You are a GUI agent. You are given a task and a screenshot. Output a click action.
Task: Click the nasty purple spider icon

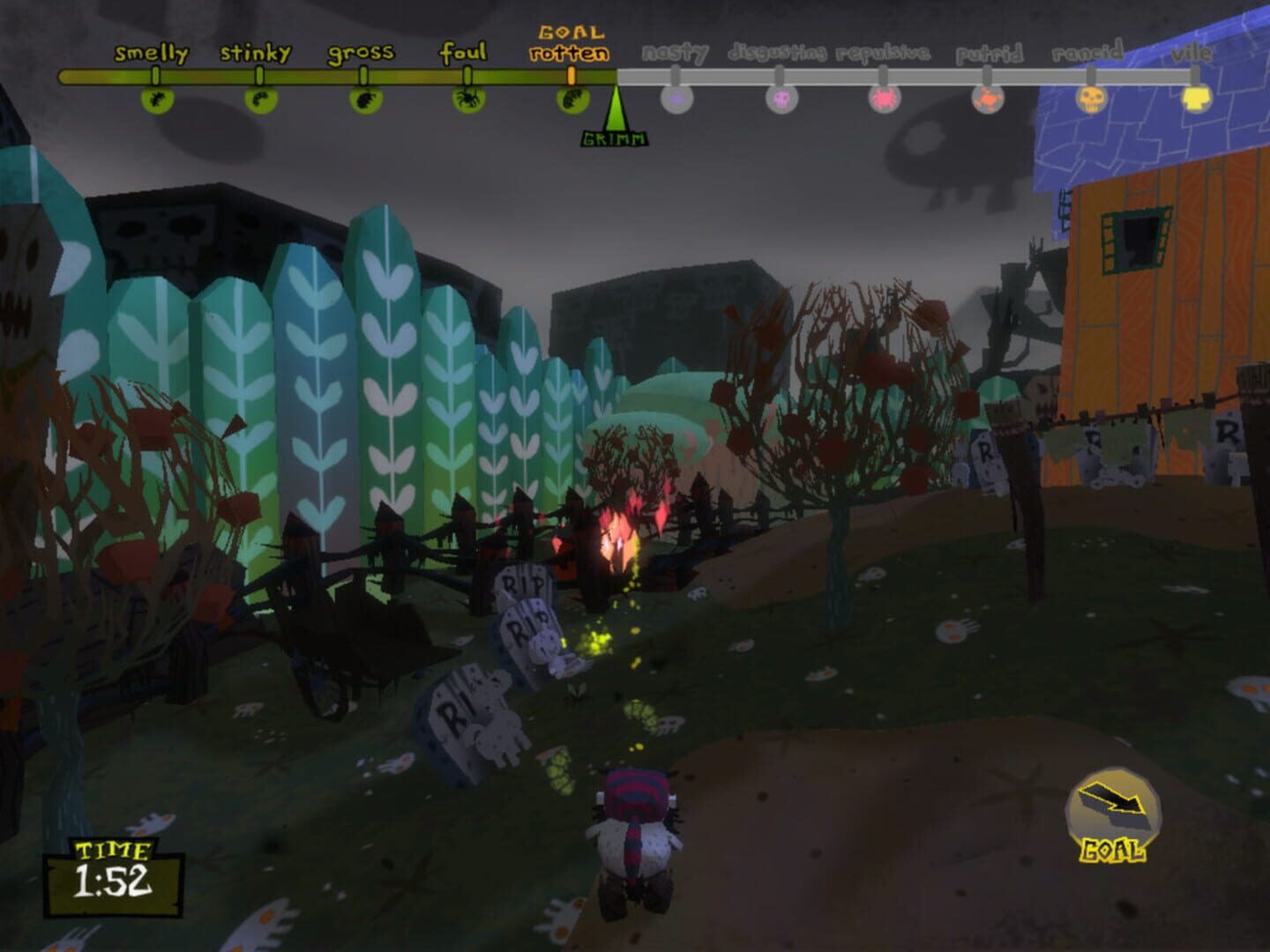coord(676,99)
